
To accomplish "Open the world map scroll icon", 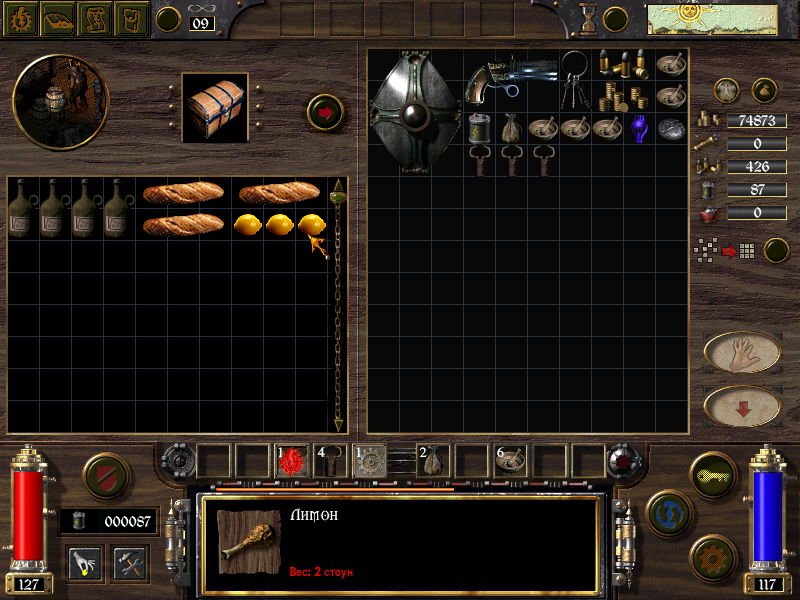I will (x=94, y=18).
